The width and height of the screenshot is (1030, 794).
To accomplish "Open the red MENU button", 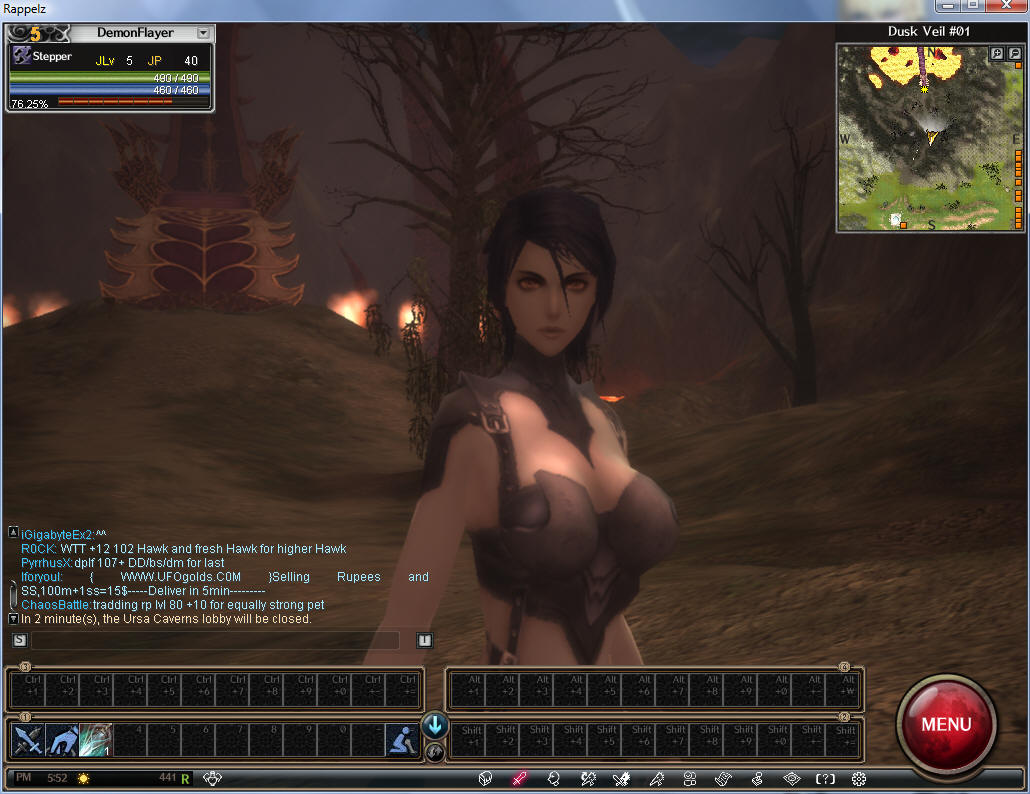I will pos(945,724).
